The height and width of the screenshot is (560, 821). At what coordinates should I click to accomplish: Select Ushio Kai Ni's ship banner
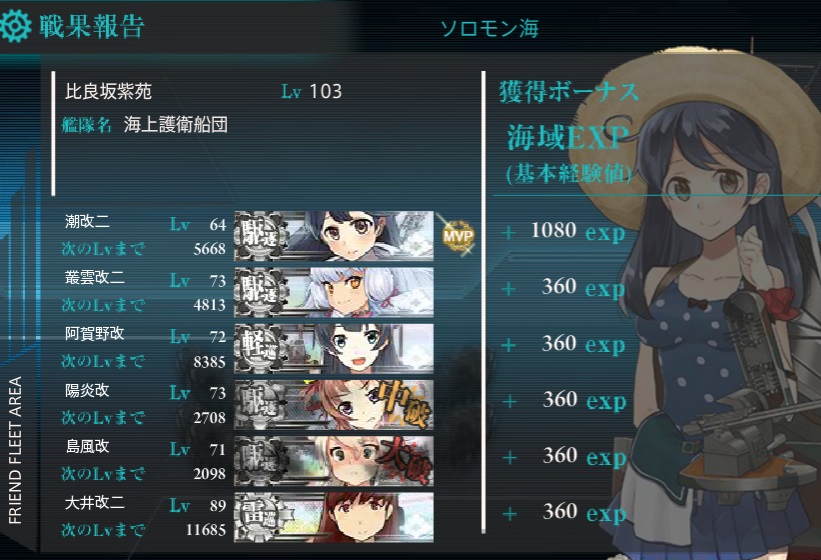[x=334, y=233]
